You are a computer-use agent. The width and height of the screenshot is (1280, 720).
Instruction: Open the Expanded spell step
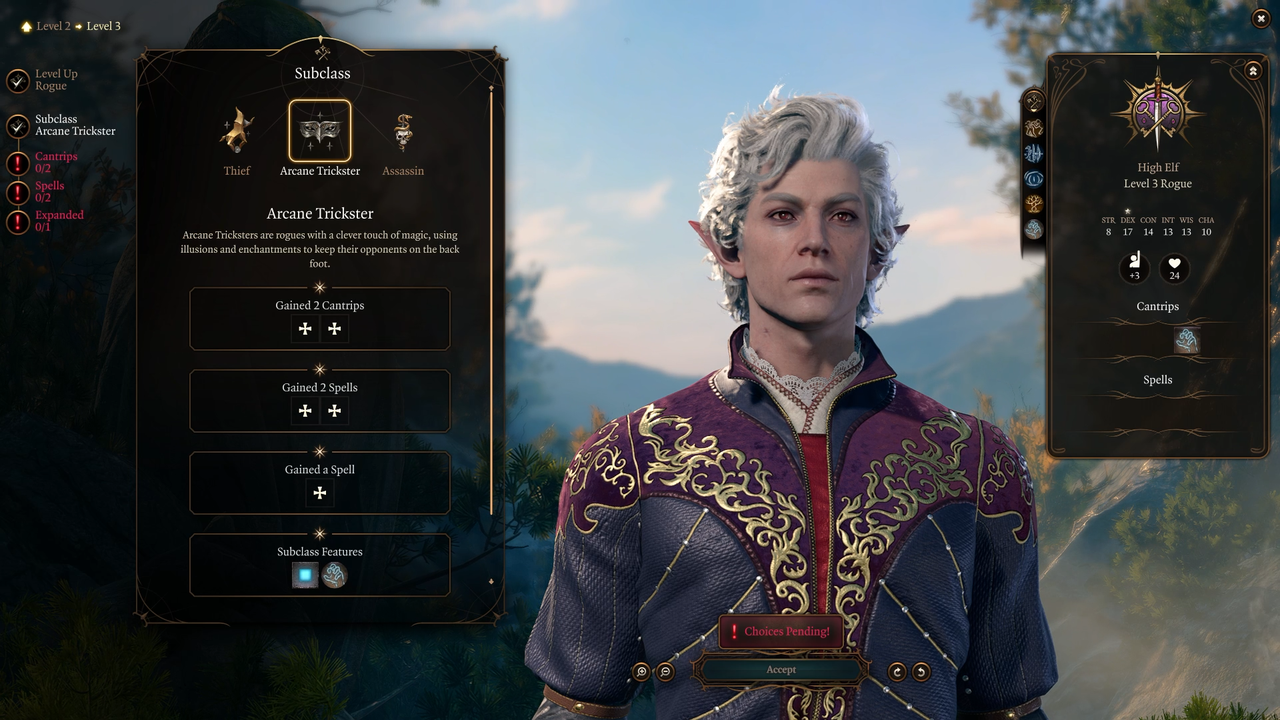pyautogui.click(x=58, y=220)
